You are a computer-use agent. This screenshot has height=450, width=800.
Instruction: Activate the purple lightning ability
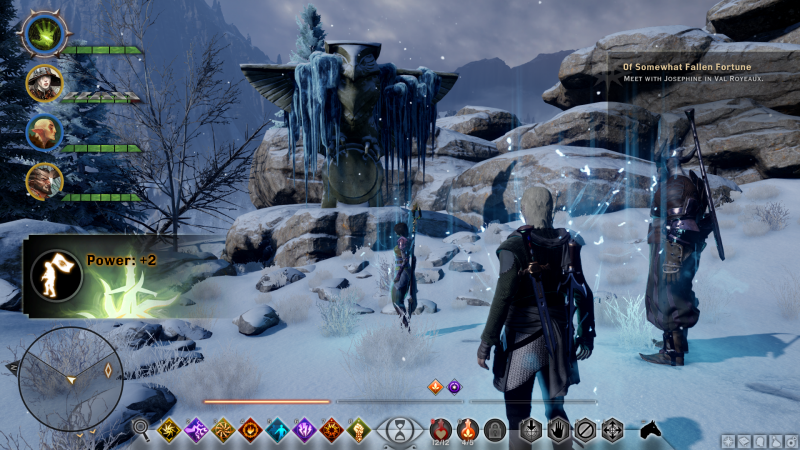click(x=195, y=430)
